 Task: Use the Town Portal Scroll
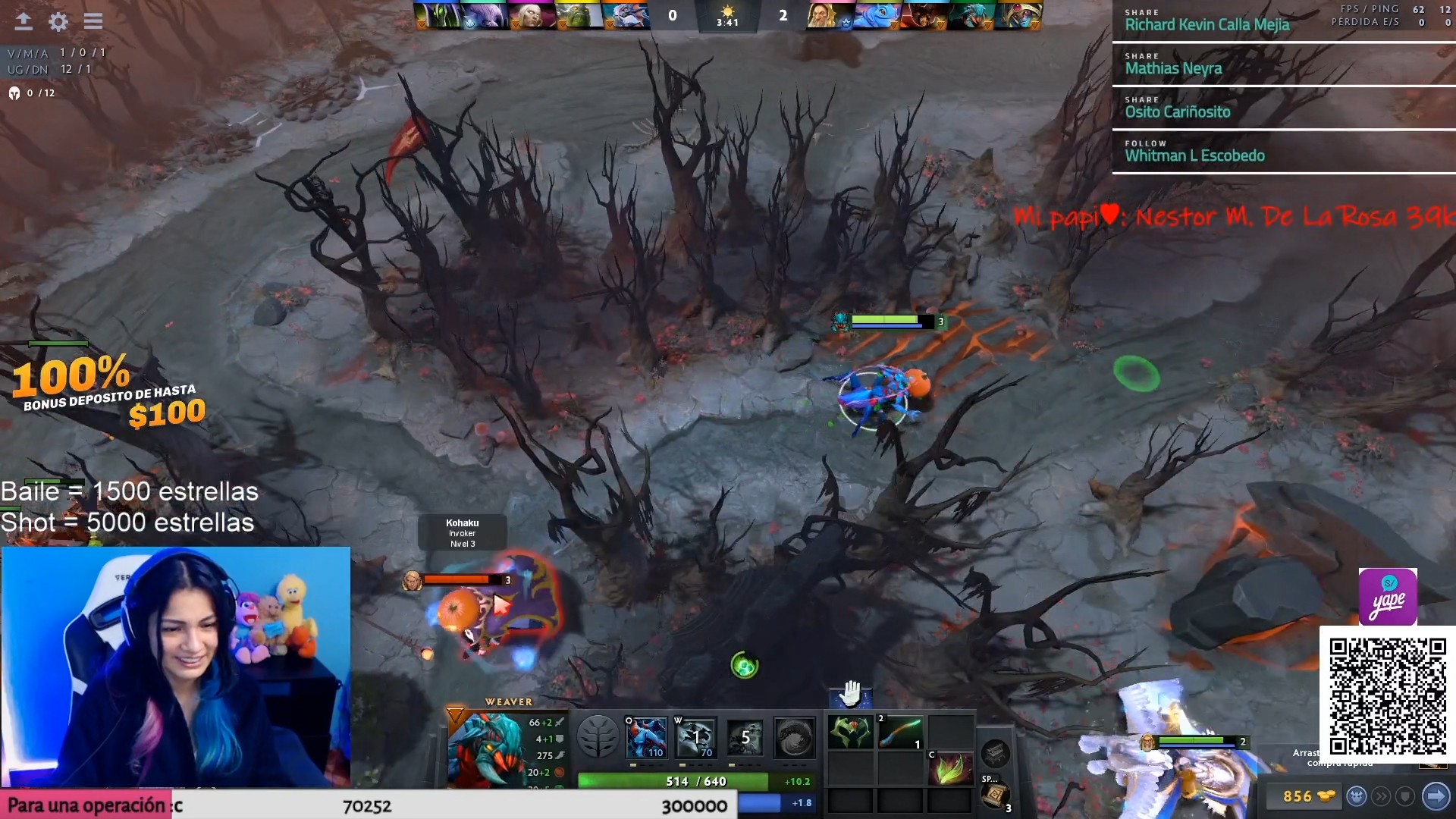[x=995, y=794]
